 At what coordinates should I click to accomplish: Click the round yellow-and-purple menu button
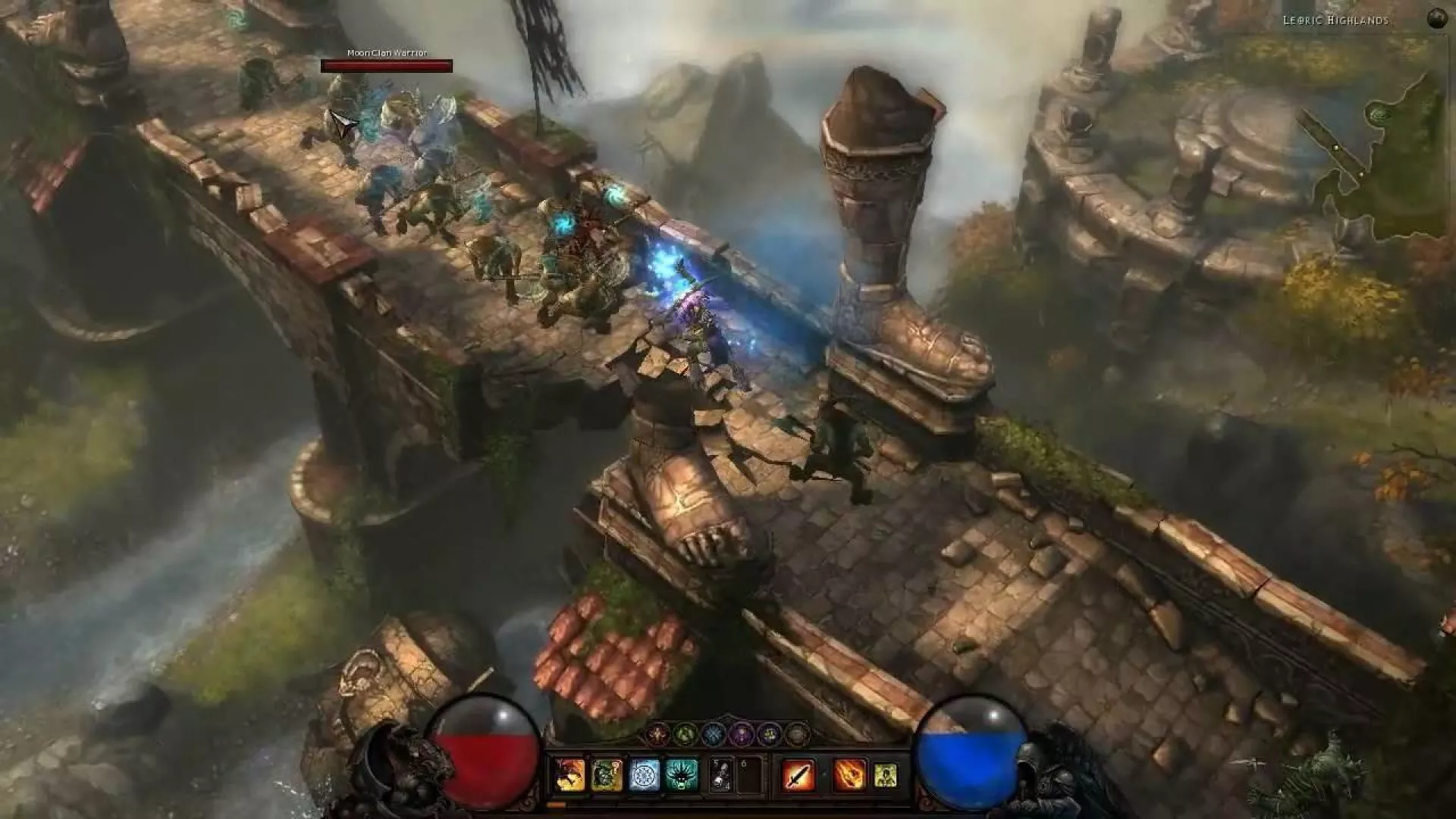coord(768,734)
